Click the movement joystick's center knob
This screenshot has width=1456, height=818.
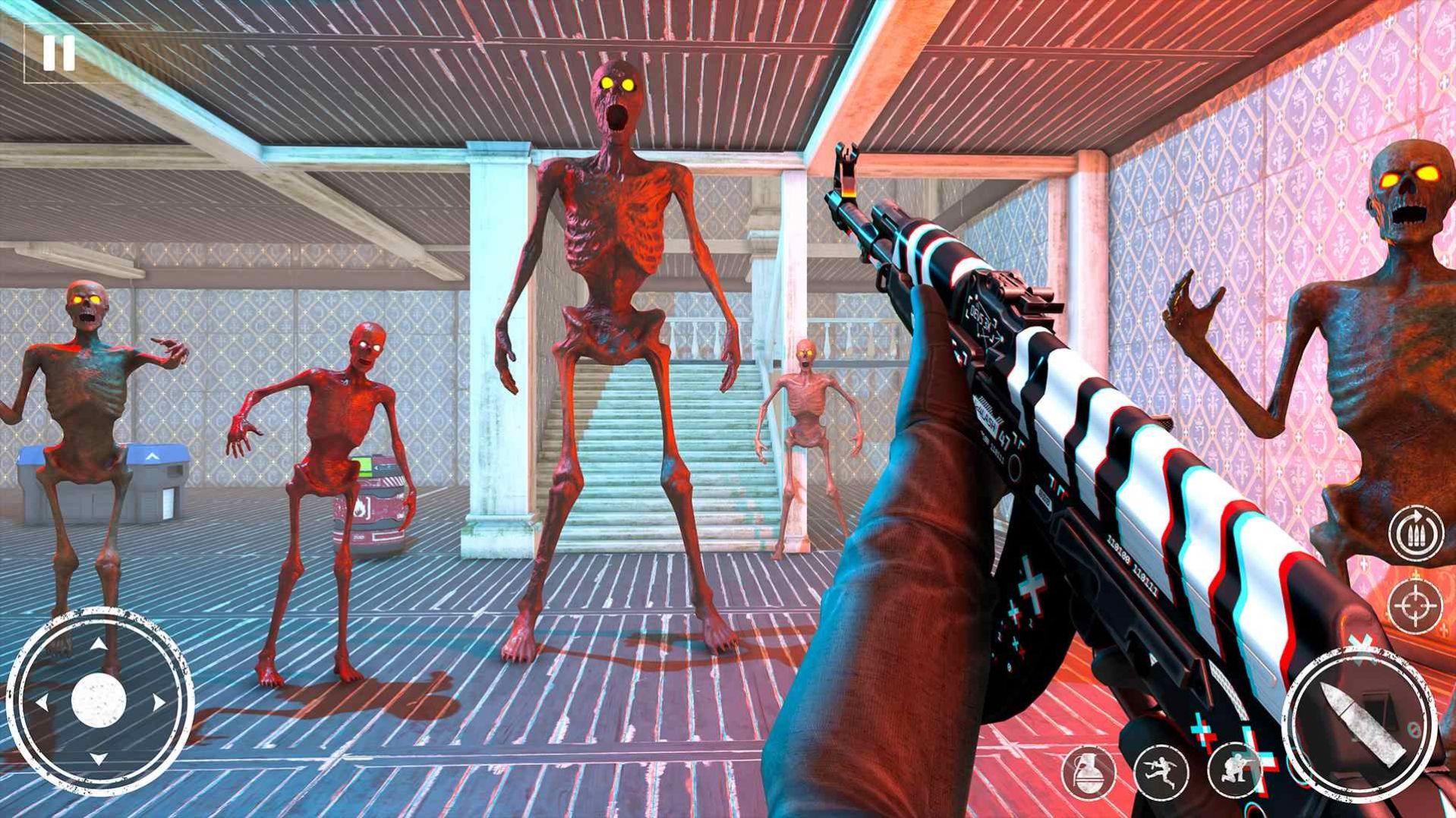coord(99,700)
